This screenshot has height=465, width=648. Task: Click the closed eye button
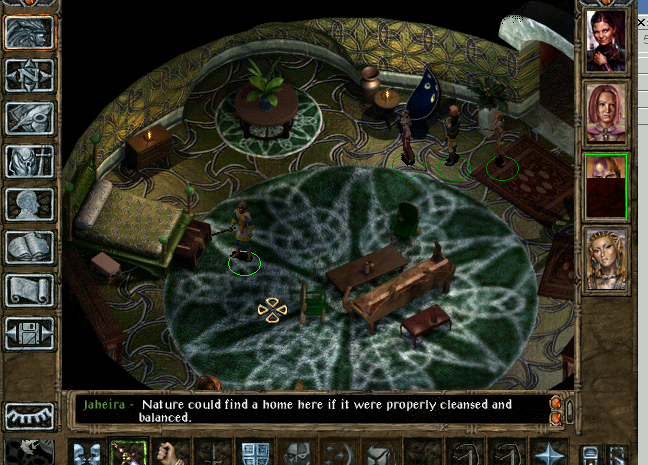click(x=29, y=415)
